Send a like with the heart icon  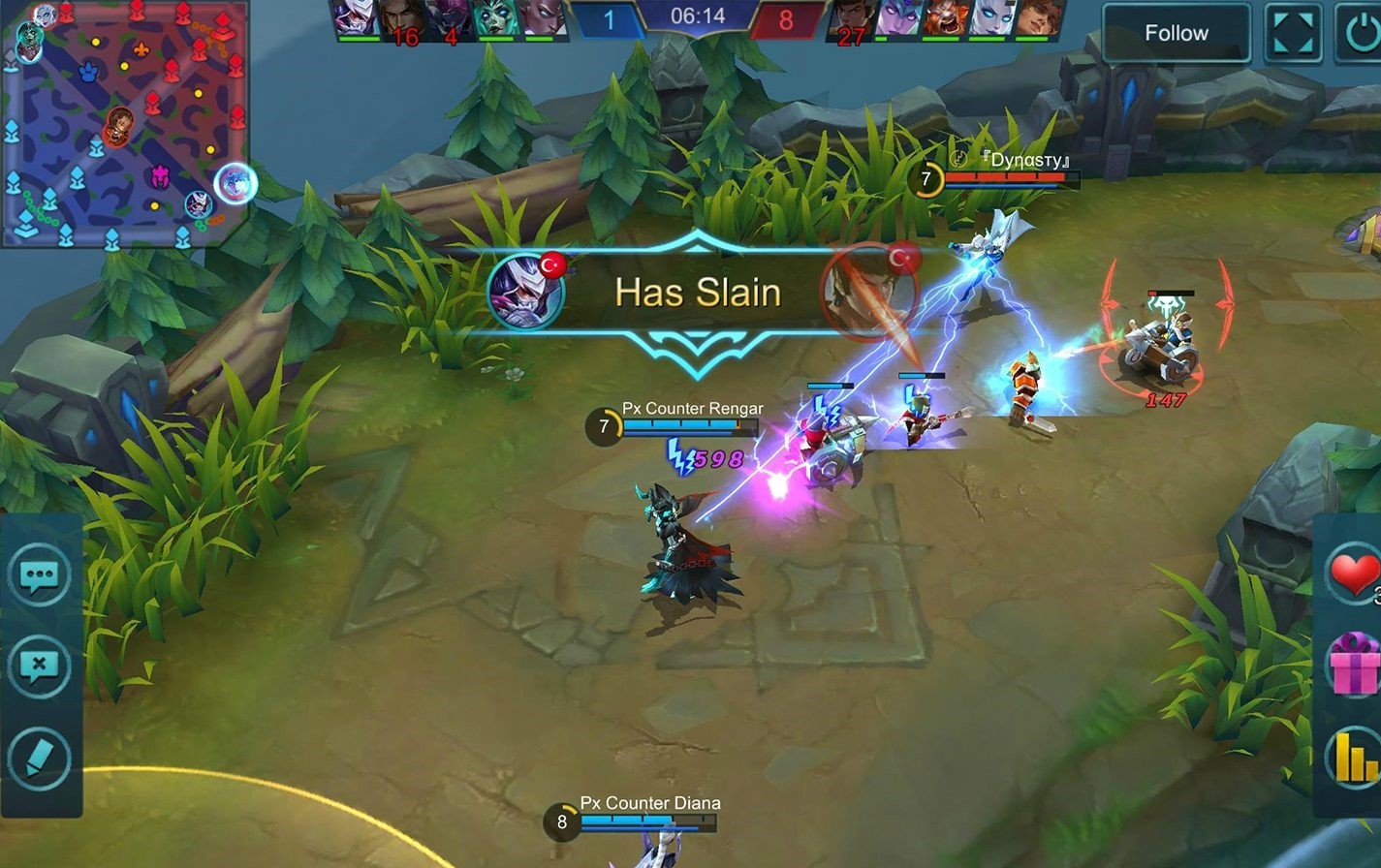point(1354,573)
